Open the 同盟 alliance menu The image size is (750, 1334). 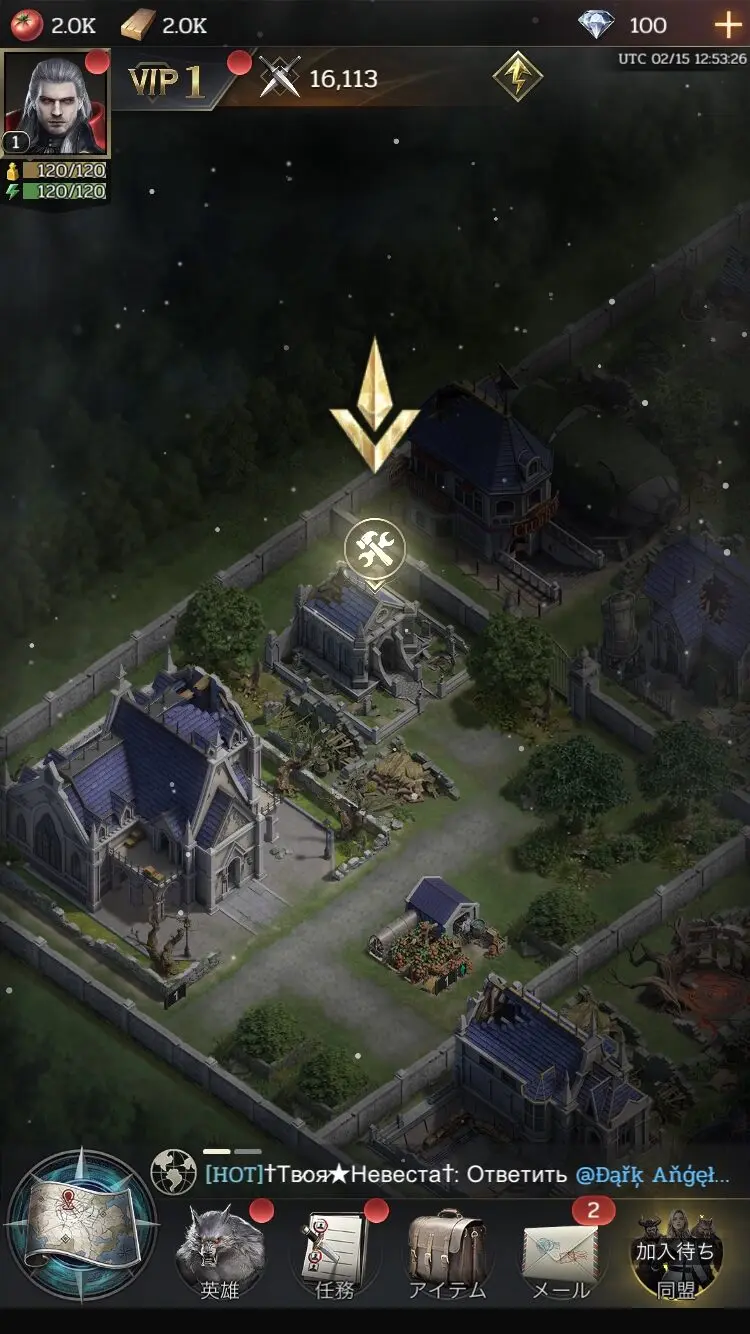pyautogui.click(x=676, y=1250)
